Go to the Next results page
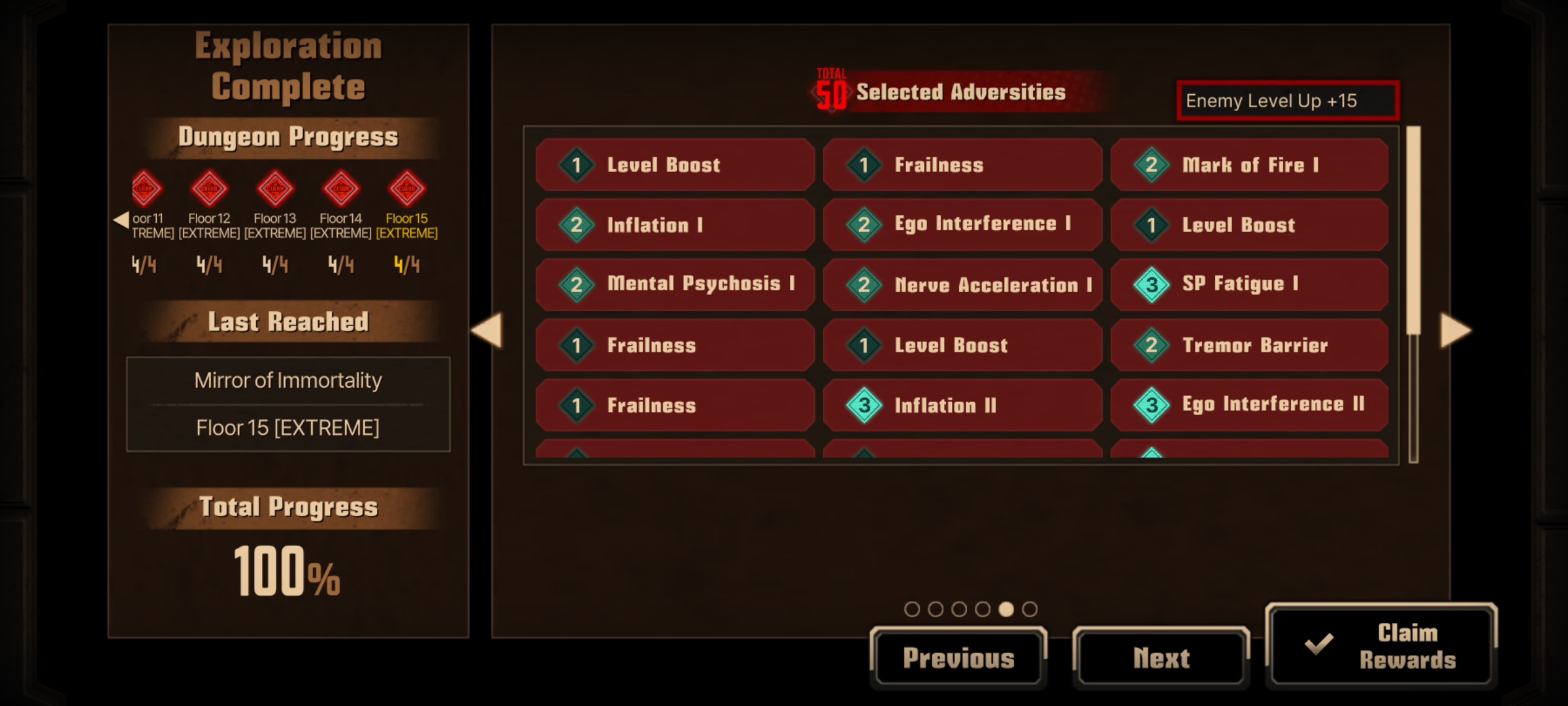The width and height of the screenshot is (1568, 706). pos(1161,658)
